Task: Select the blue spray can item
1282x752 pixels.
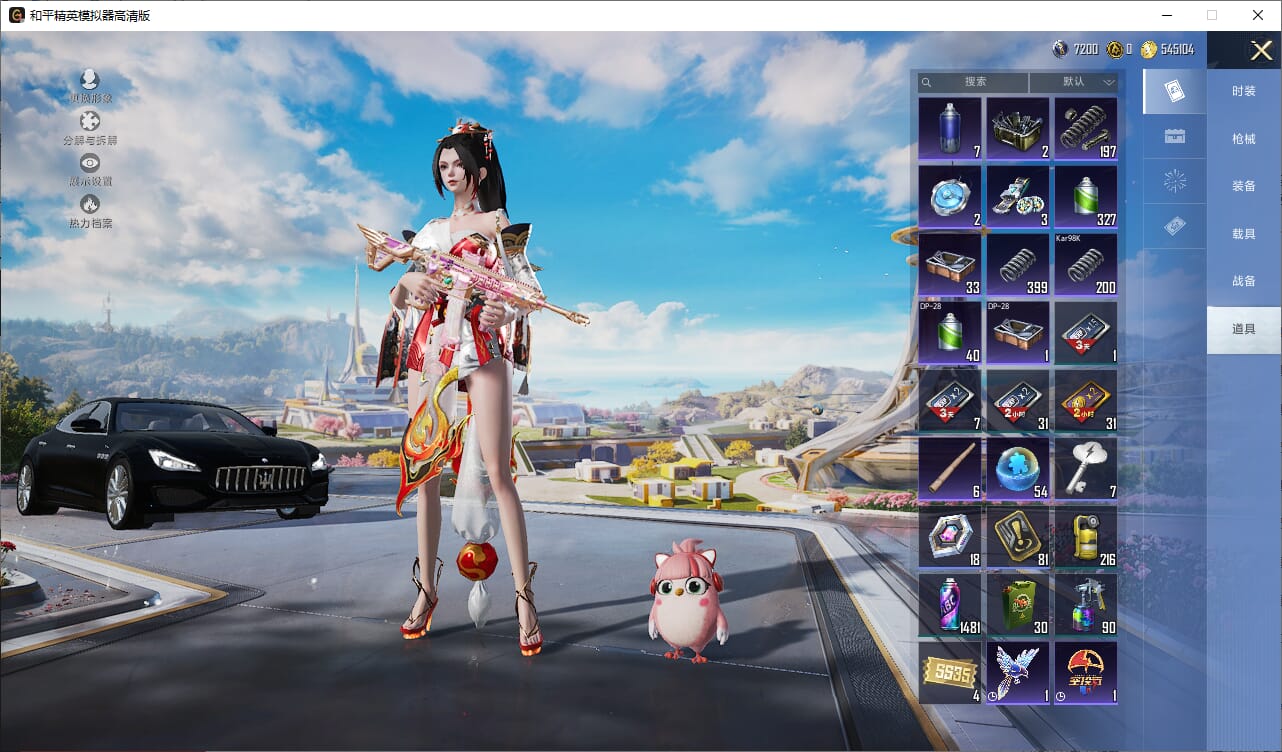Action: pos(950,128)
